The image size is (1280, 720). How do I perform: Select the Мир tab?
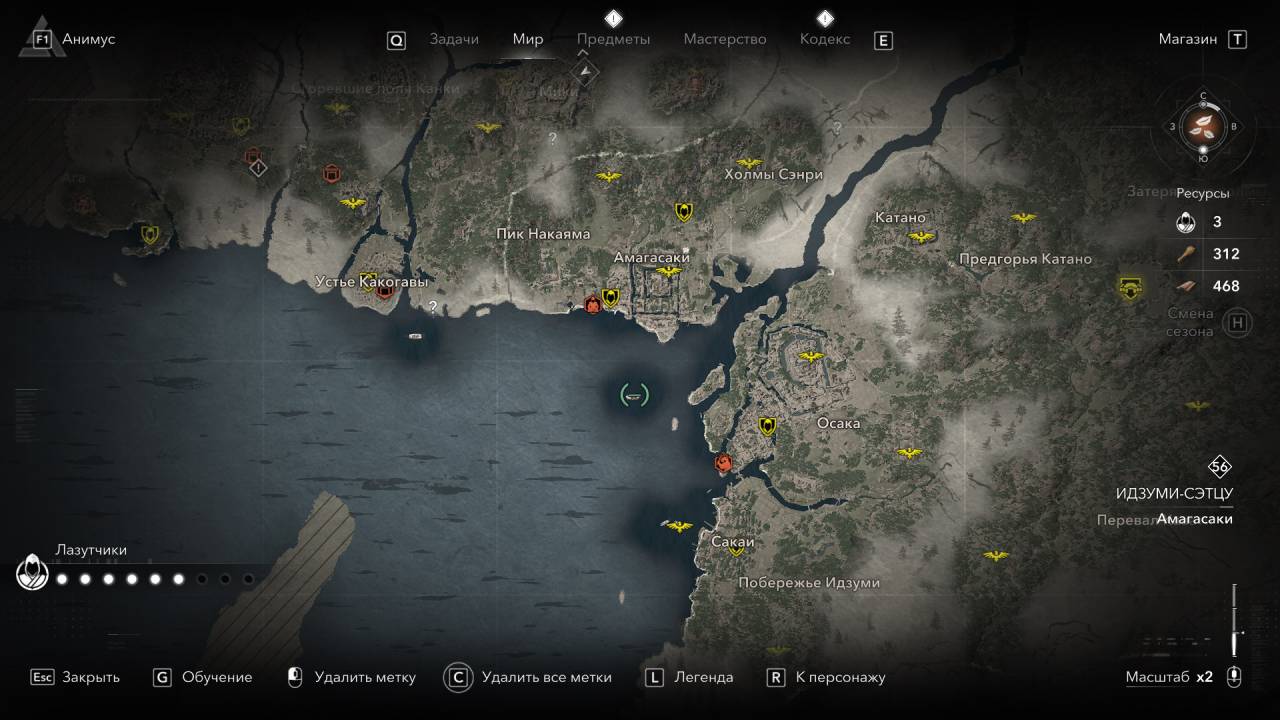coord(528,39)
